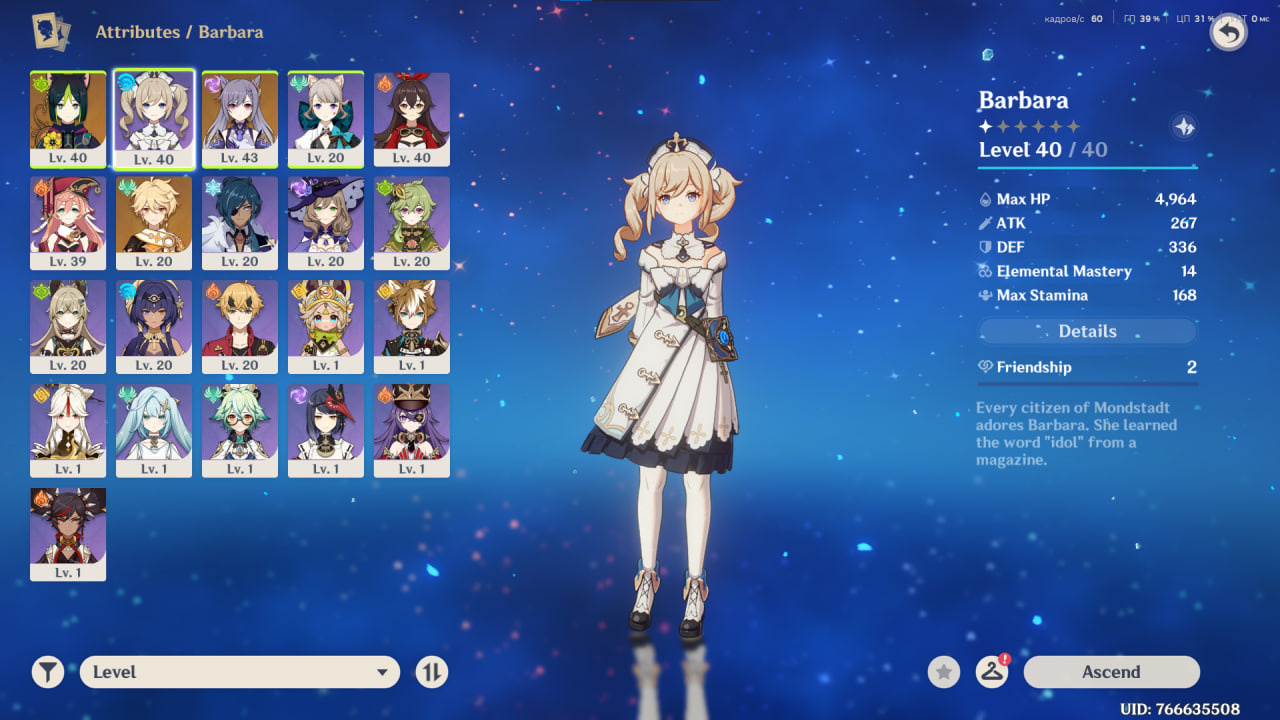The width and height of the screenshot is (1280, 720).
Task: Open the Details attribute panel
Action: point(1087,331)
